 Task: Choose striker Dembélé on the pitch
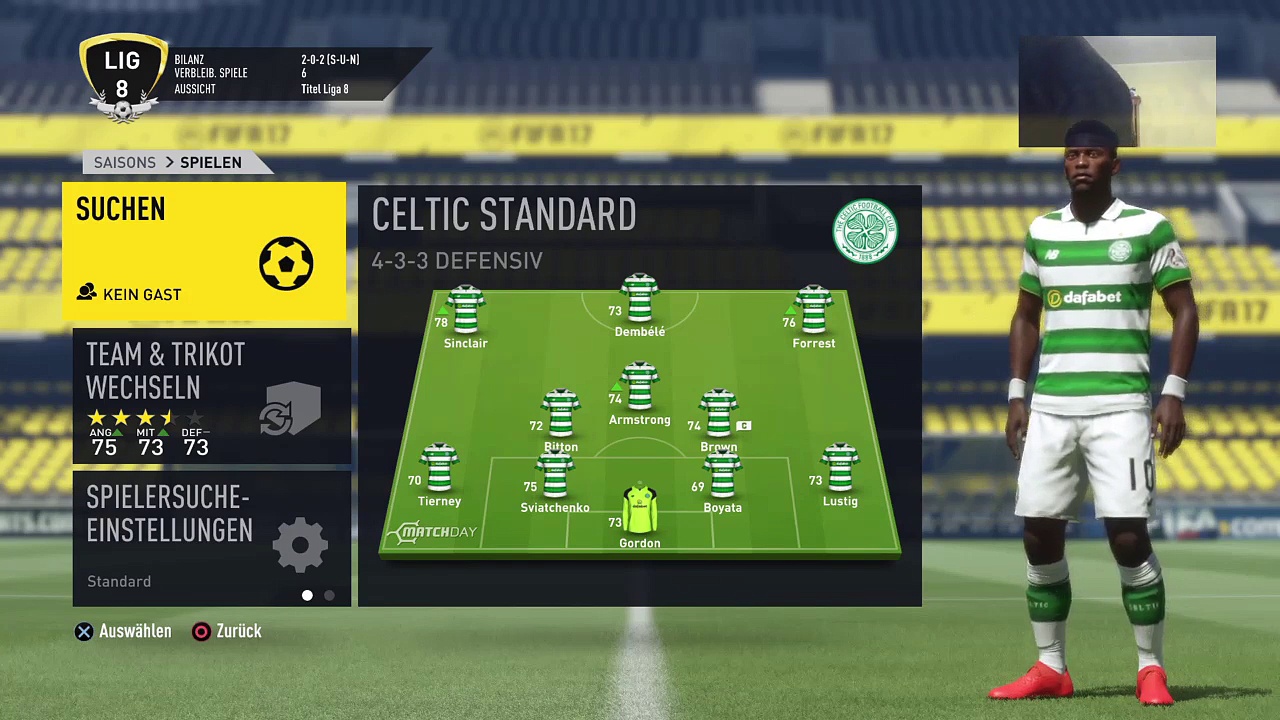[x=639, y=301]
